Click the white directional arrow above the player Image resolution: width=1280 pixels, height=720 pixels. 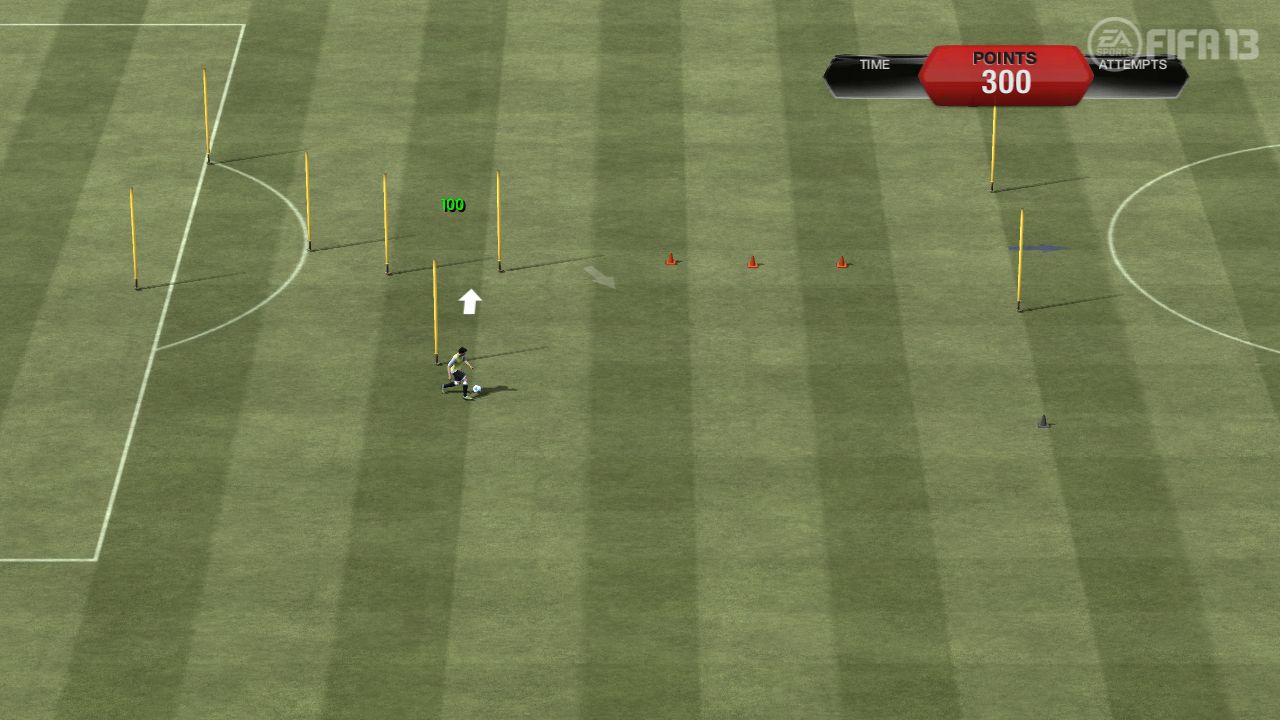(x=468, y=300)
